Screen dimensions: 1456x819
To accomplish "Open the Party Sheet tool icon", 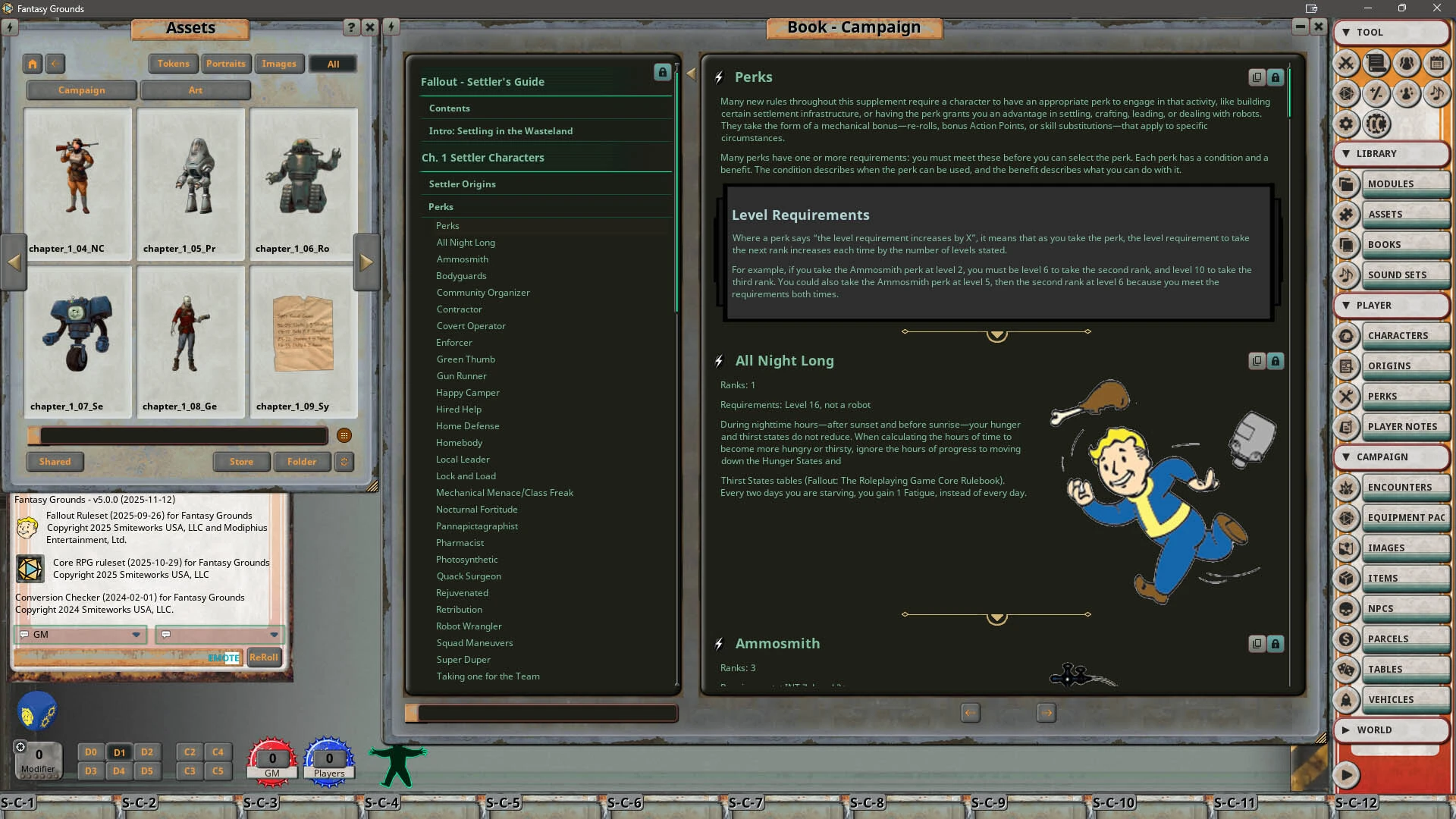I will [1406, 64].
